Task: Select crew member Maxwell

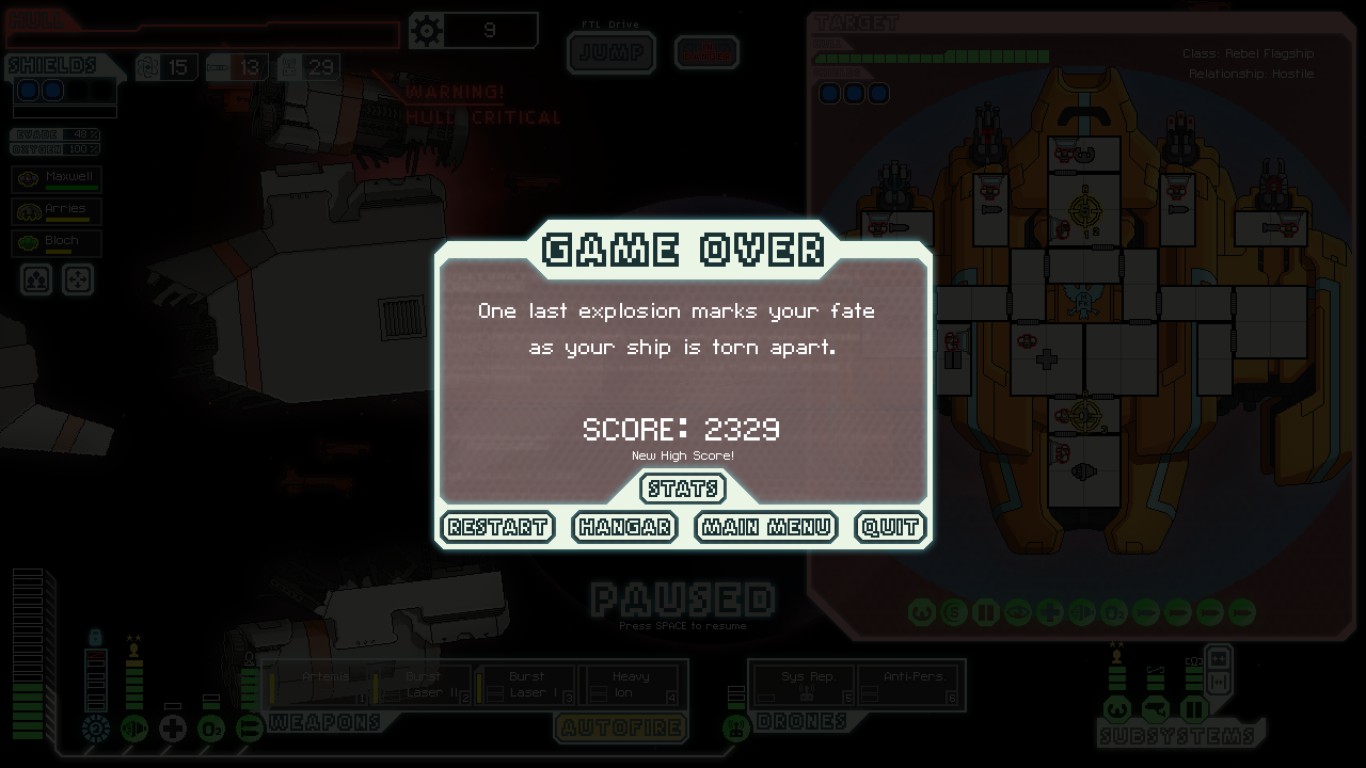Action: click(x=58, y=179)
